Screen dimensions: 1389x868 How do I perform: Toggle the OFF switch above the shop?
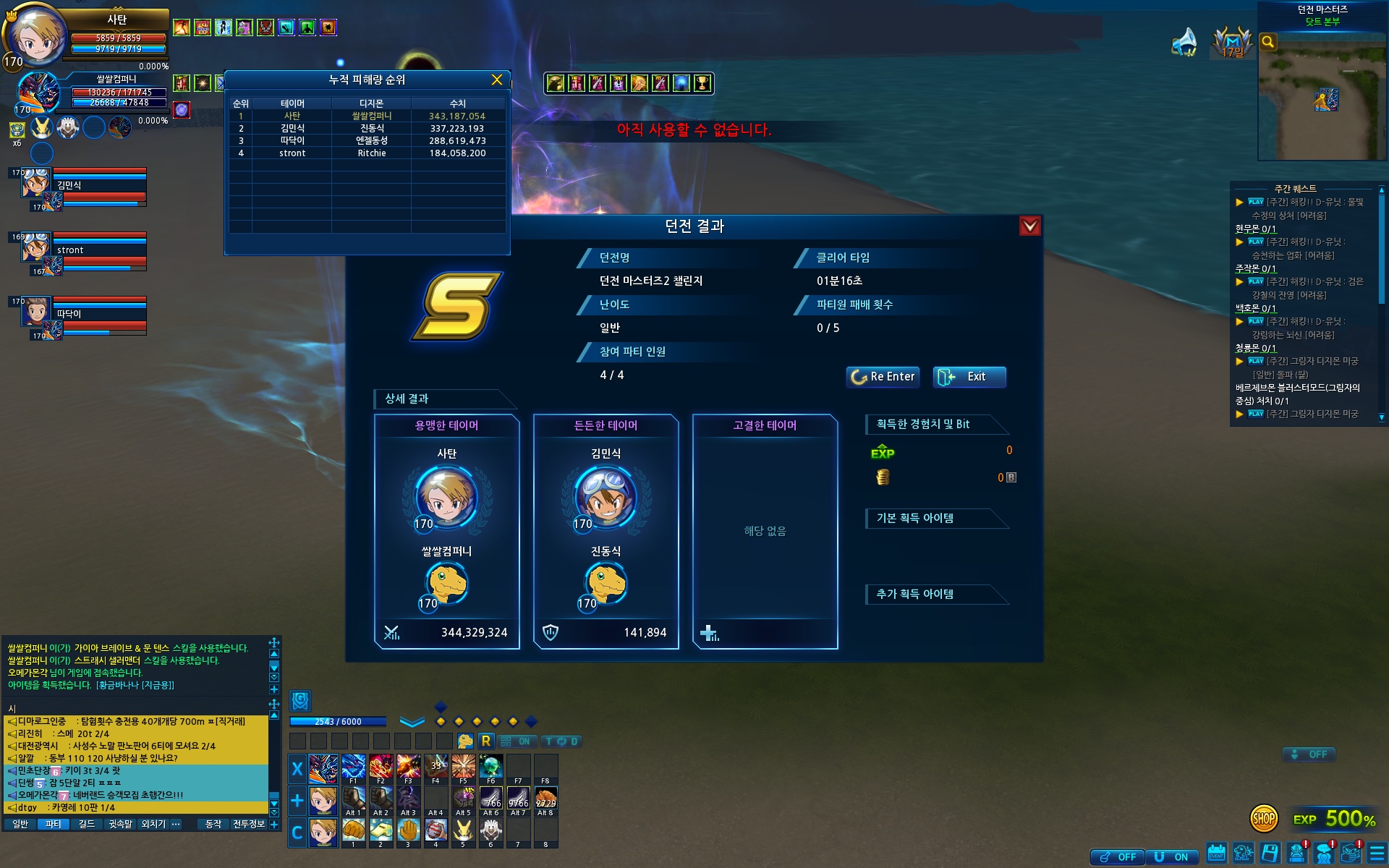[1309, 754]
